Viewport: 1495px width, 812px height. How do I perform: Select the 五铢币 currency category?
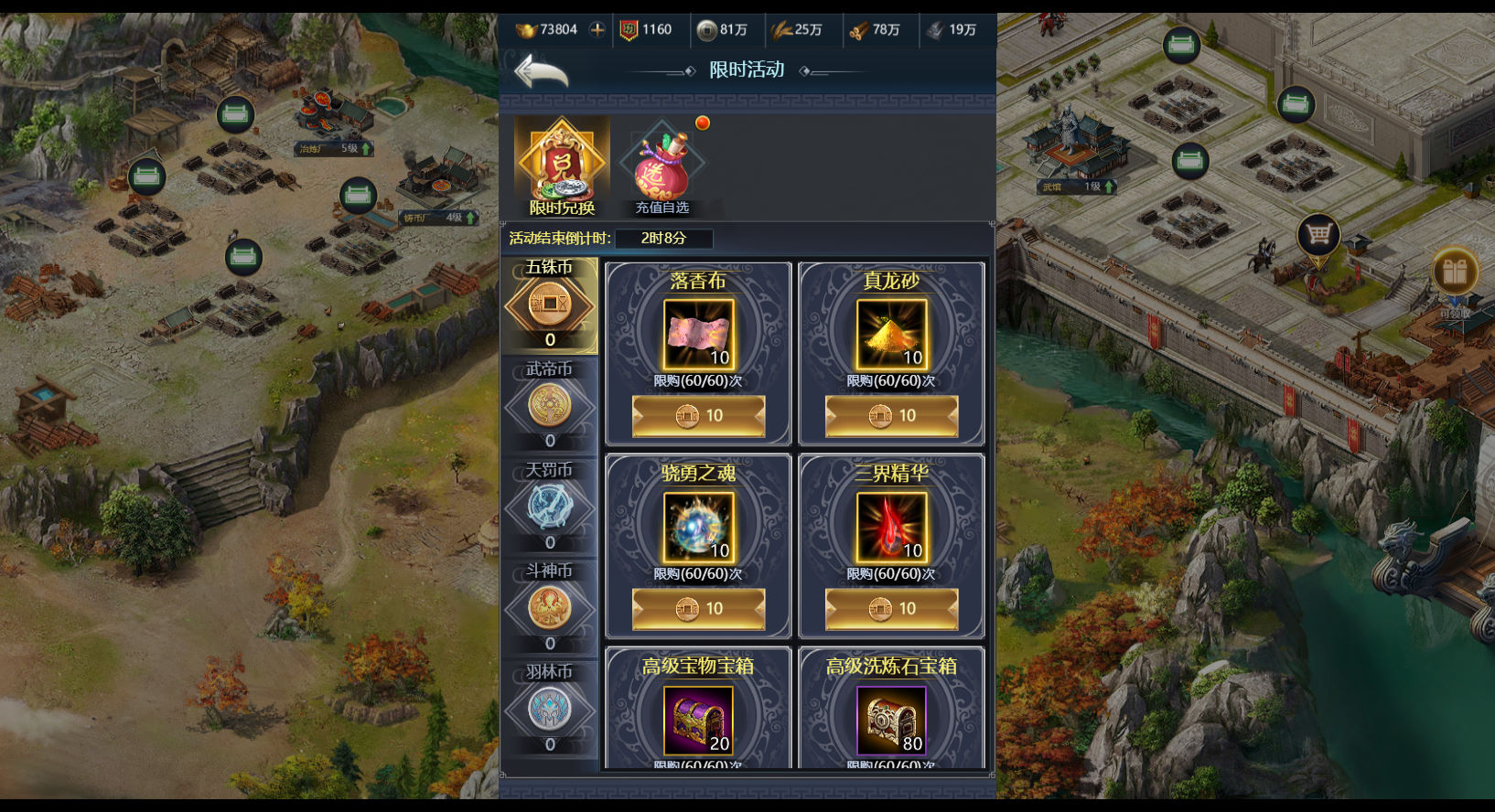click(549, 305)
